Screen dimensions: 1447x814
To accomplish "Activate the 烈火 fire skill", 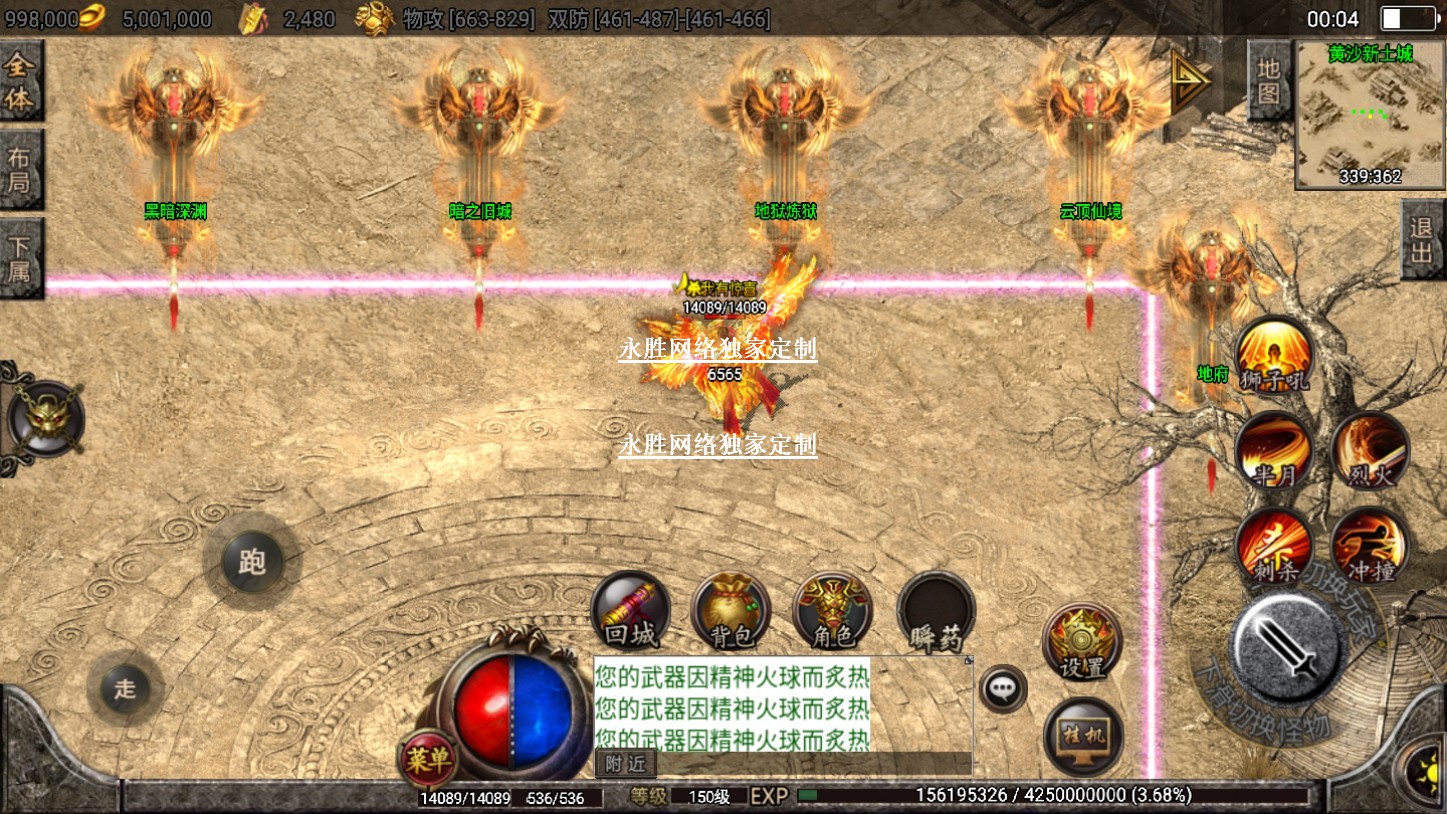I will tap(1369, 451).
